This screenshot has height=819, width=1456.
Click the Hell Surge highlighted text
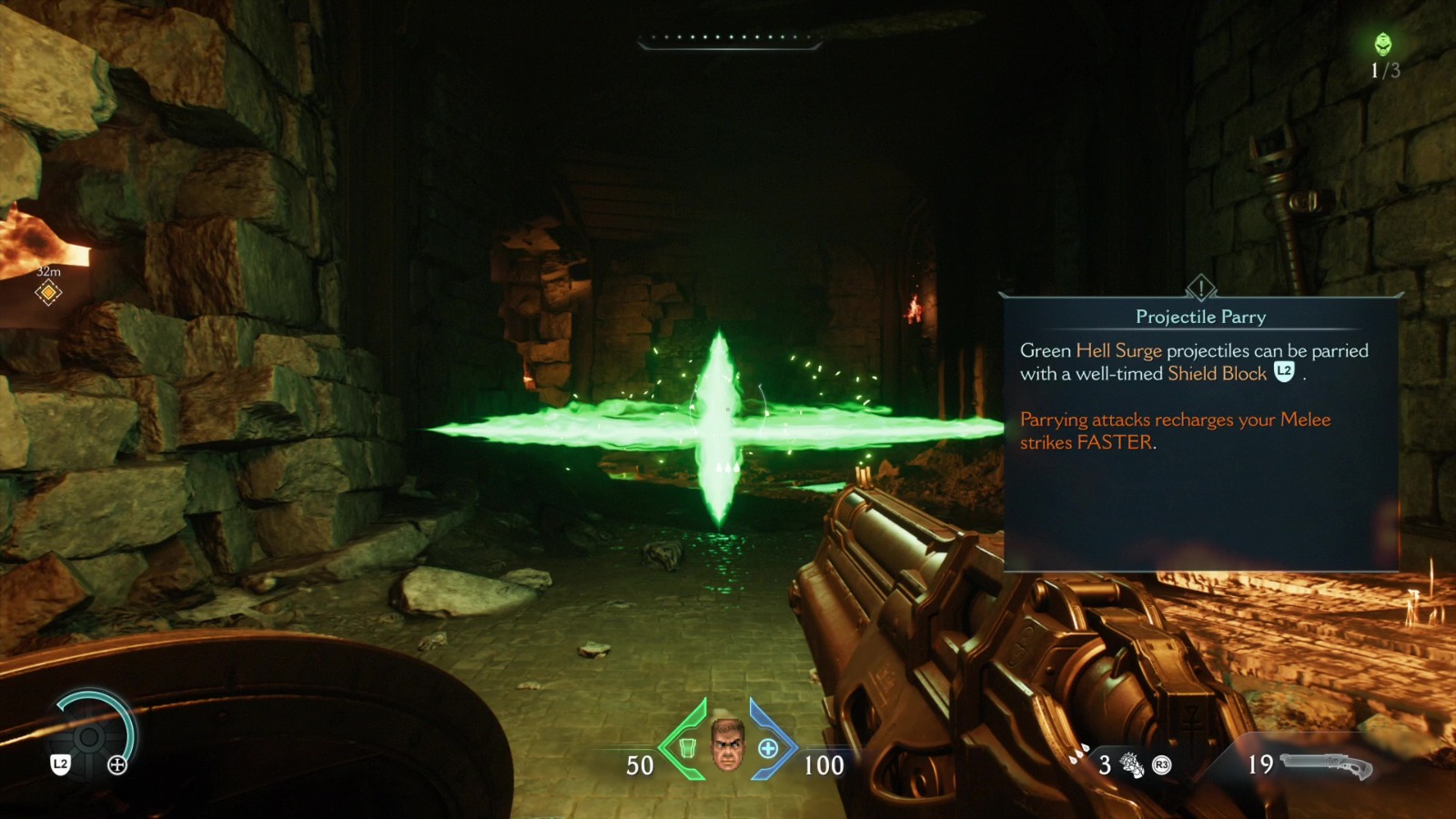1118,350
